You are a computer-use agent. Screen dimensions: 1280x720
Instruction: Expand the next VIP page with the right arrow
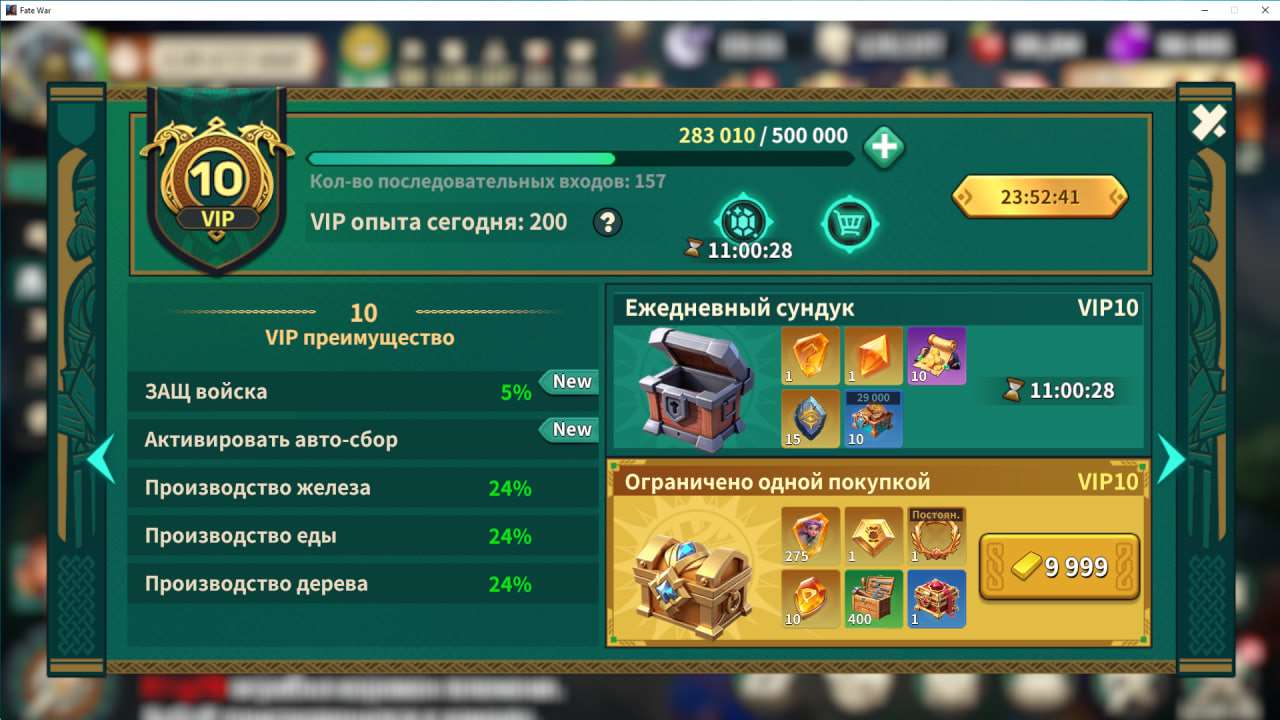tap(1172, 458)
